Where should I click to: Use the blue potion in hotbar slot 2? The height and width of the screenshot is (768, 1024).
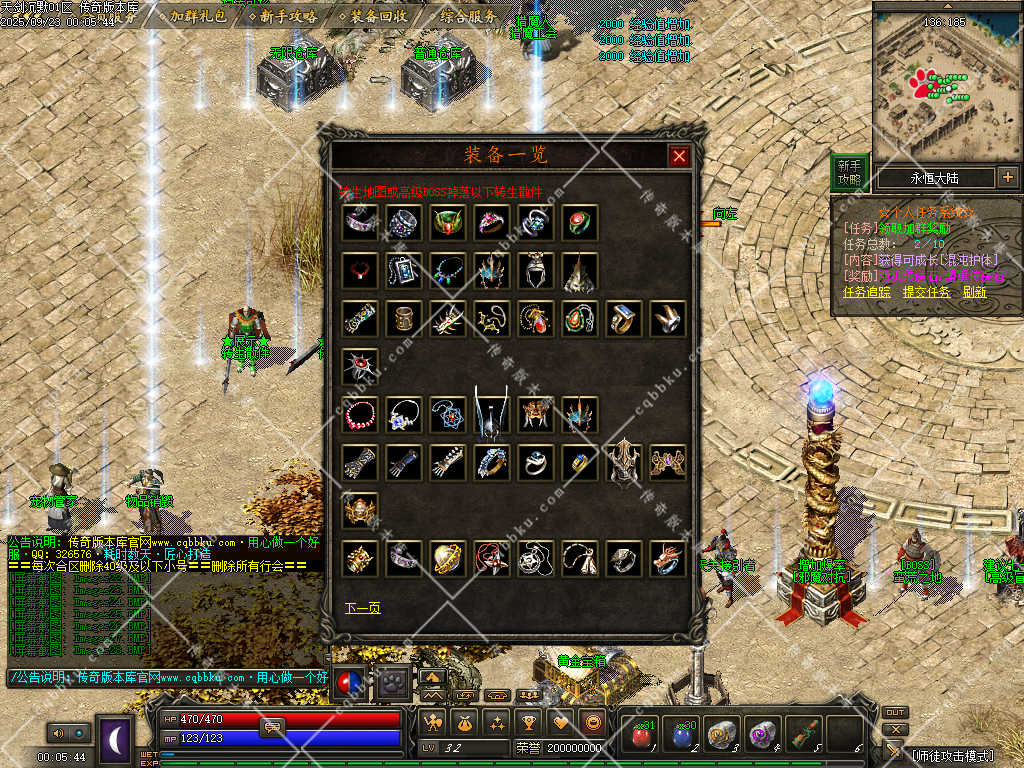[x=682, y=735]
